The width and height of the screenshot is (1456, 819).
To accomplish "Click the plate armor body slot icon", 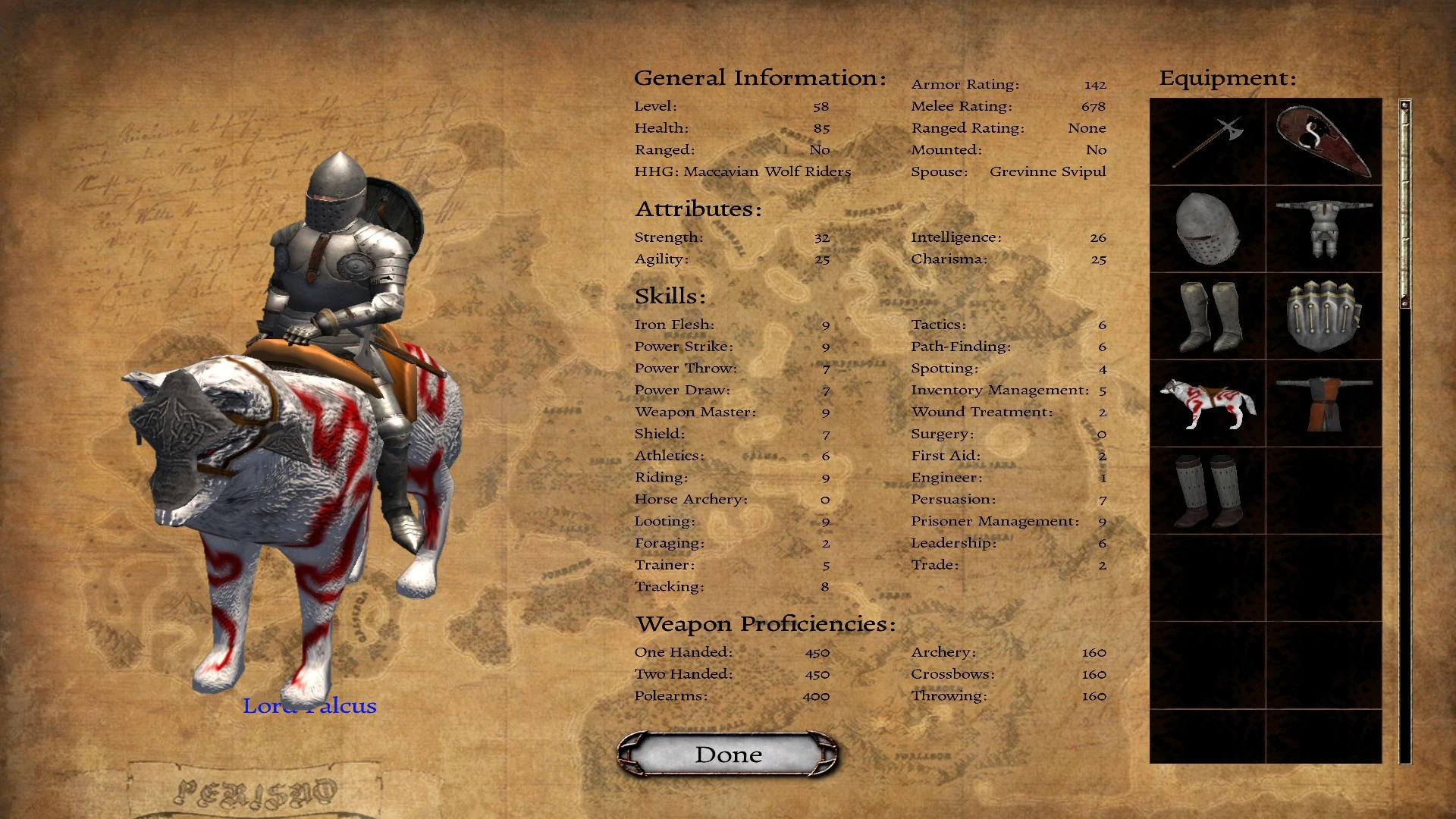I will pyautogui.click(x=1323, y=229).
